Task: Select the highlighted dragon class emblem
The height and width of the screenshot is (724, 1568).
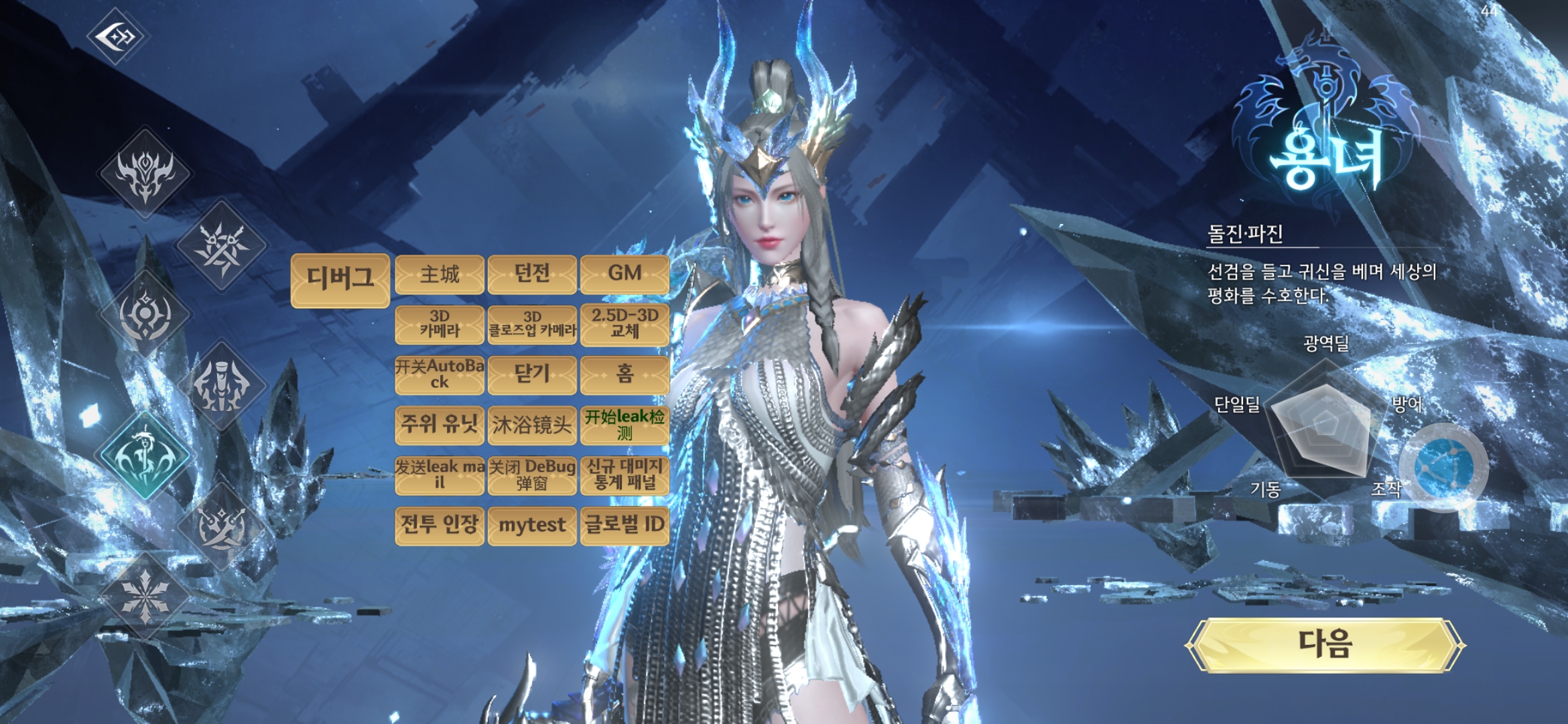Action: (145, 456)
